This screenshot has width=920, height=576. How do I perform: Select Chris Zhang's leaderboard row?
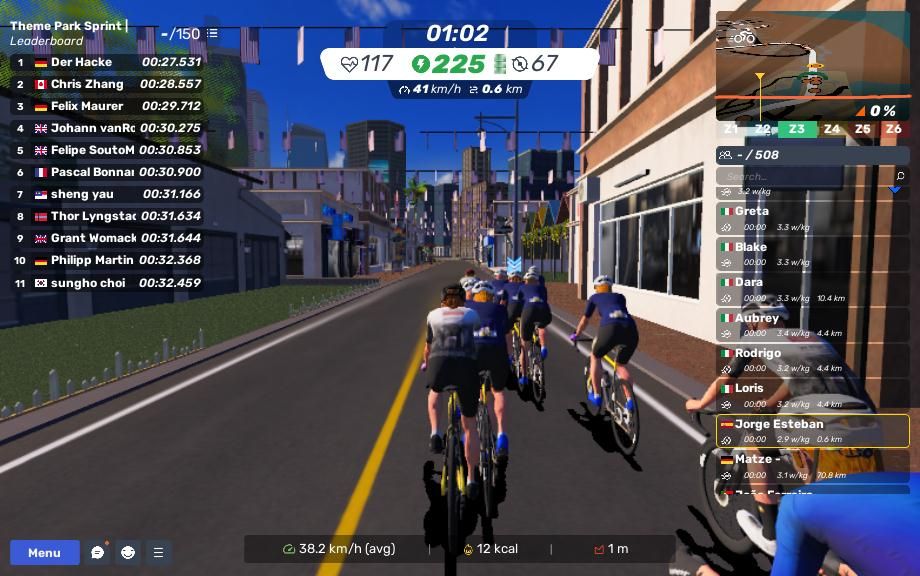tap(105, 84)
